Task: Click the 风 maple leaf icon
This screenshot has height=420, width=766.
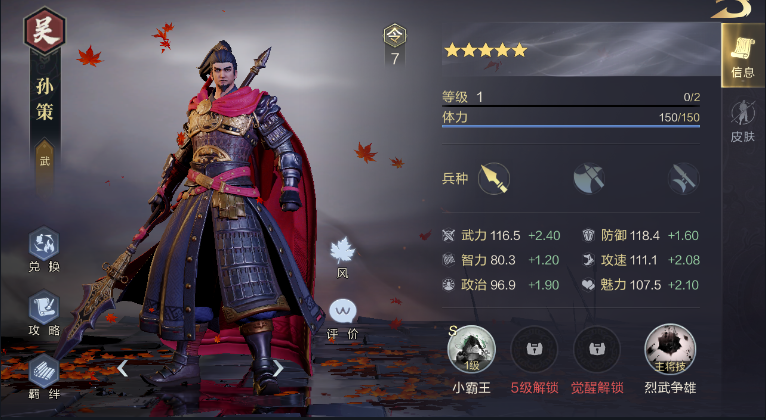Action: click(343, 254)
